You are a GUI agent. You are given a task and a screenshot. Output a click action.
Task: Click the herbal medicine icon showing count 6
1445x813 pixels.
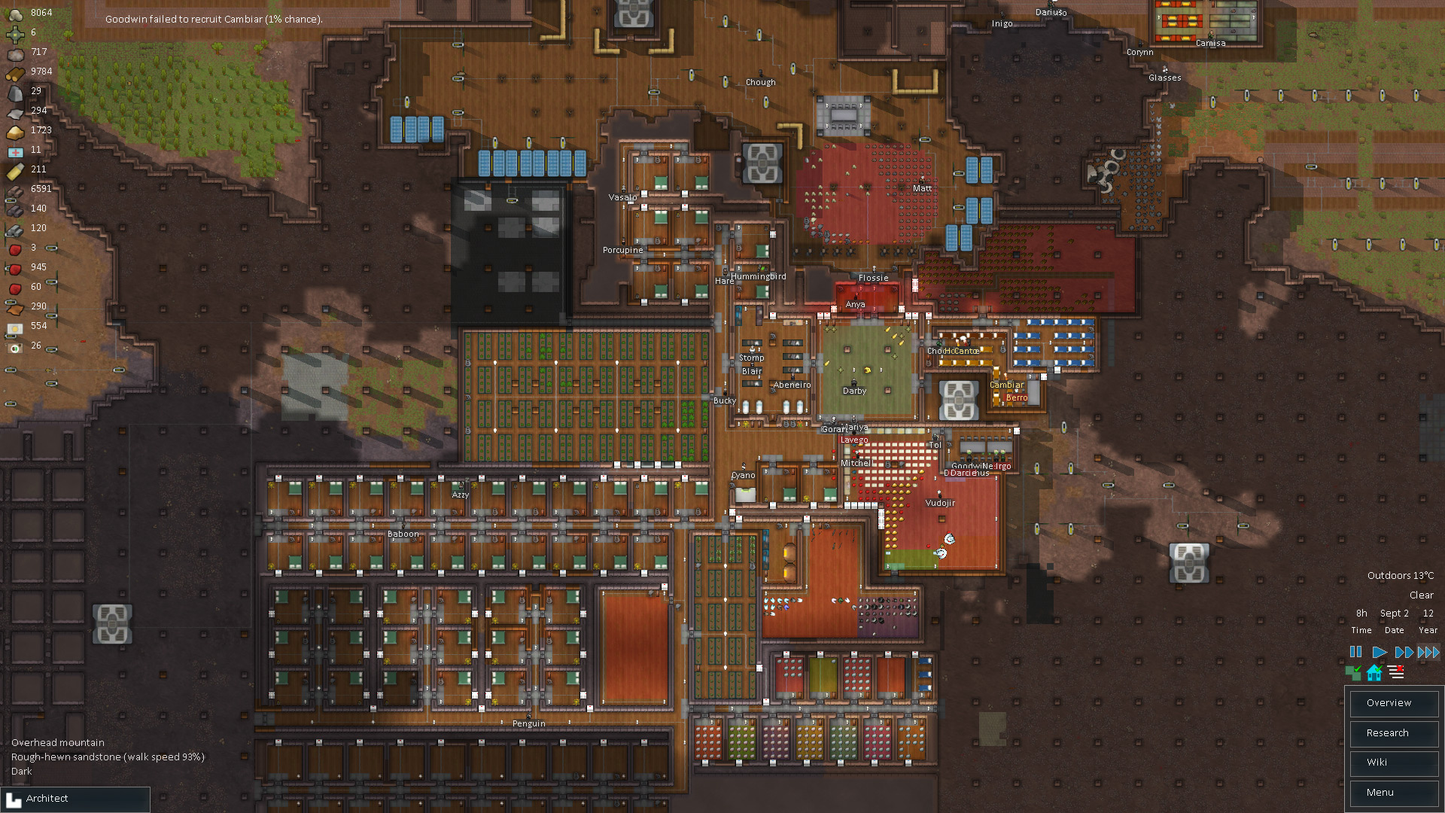pos(13,33)
